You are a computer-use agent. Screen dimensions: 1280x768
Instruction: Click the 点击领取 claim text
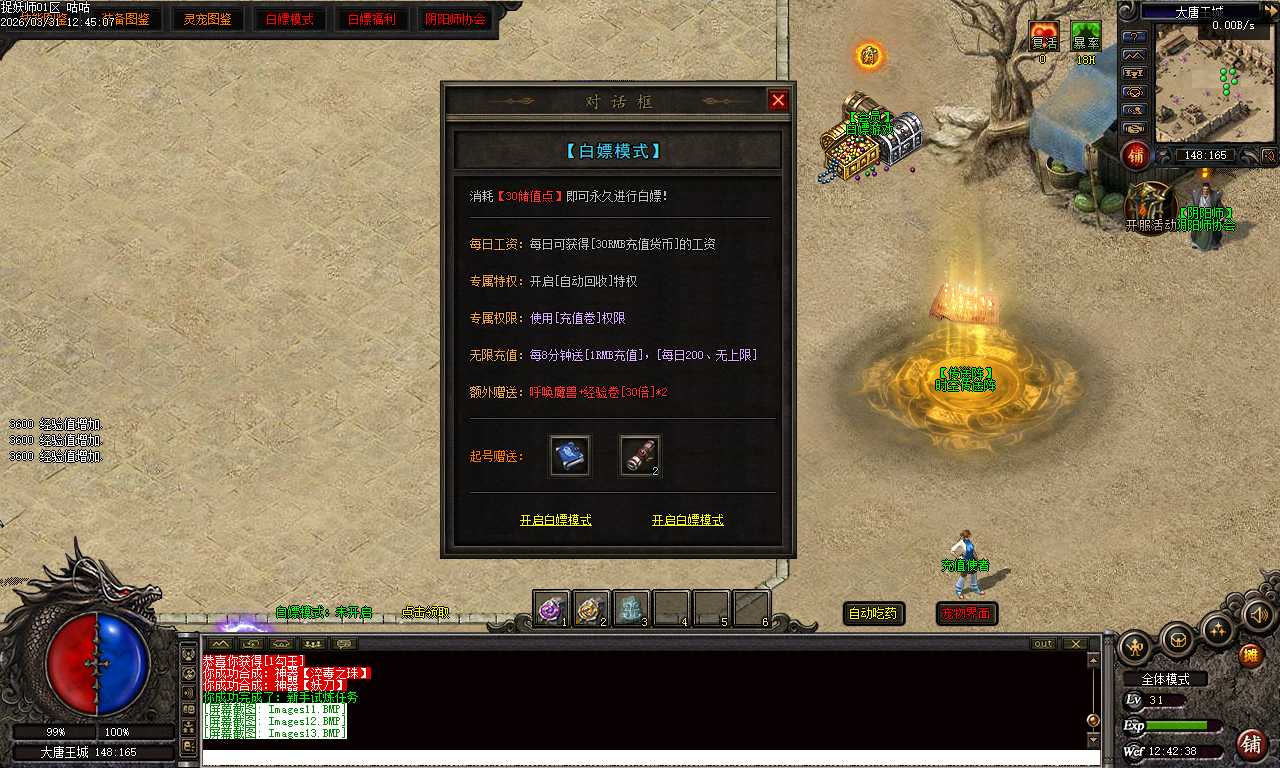pos(425,613)
